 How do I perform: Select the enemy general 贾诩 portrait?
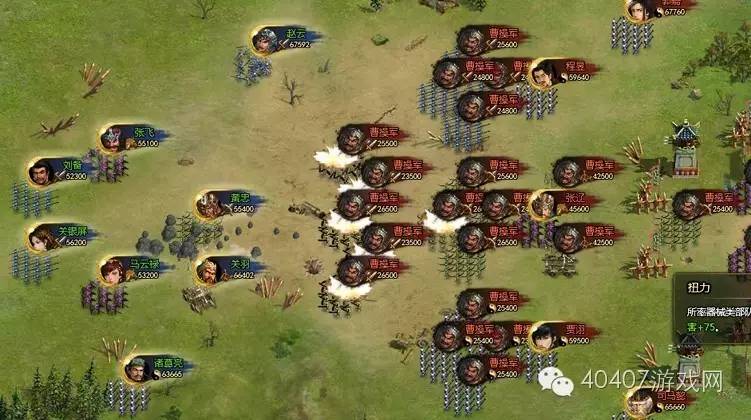(x=544, y=336)
